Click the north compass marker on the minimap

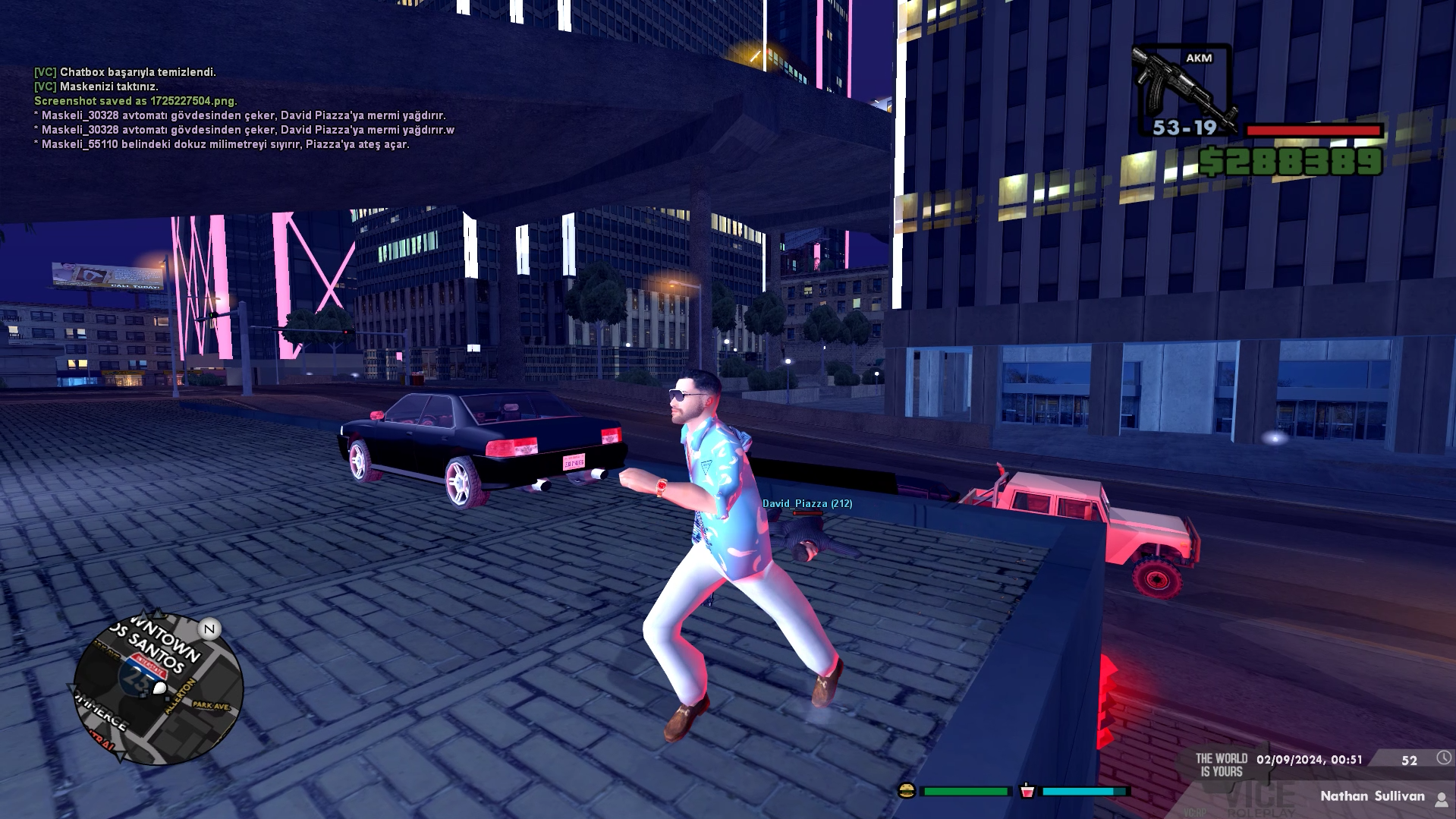click(209, 628)
